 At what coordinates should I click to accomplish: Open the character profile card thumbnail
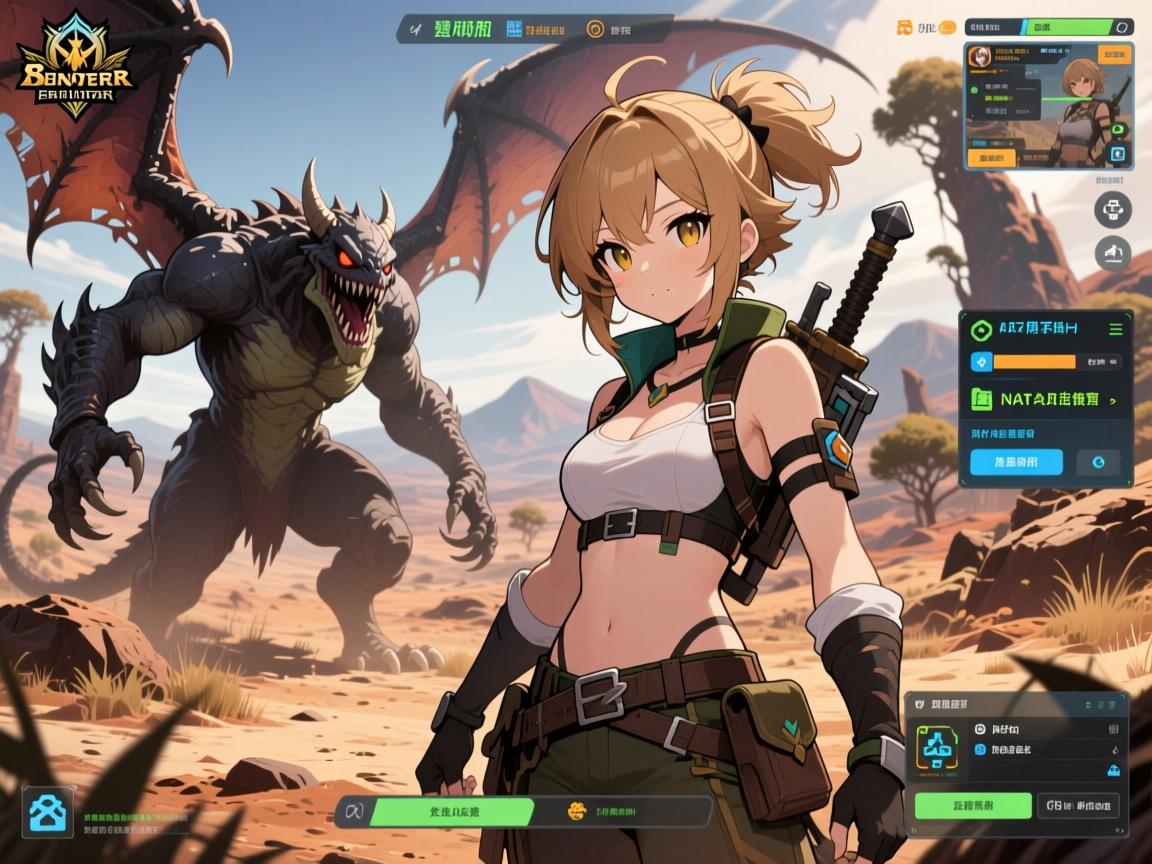tap(1048, 105)
